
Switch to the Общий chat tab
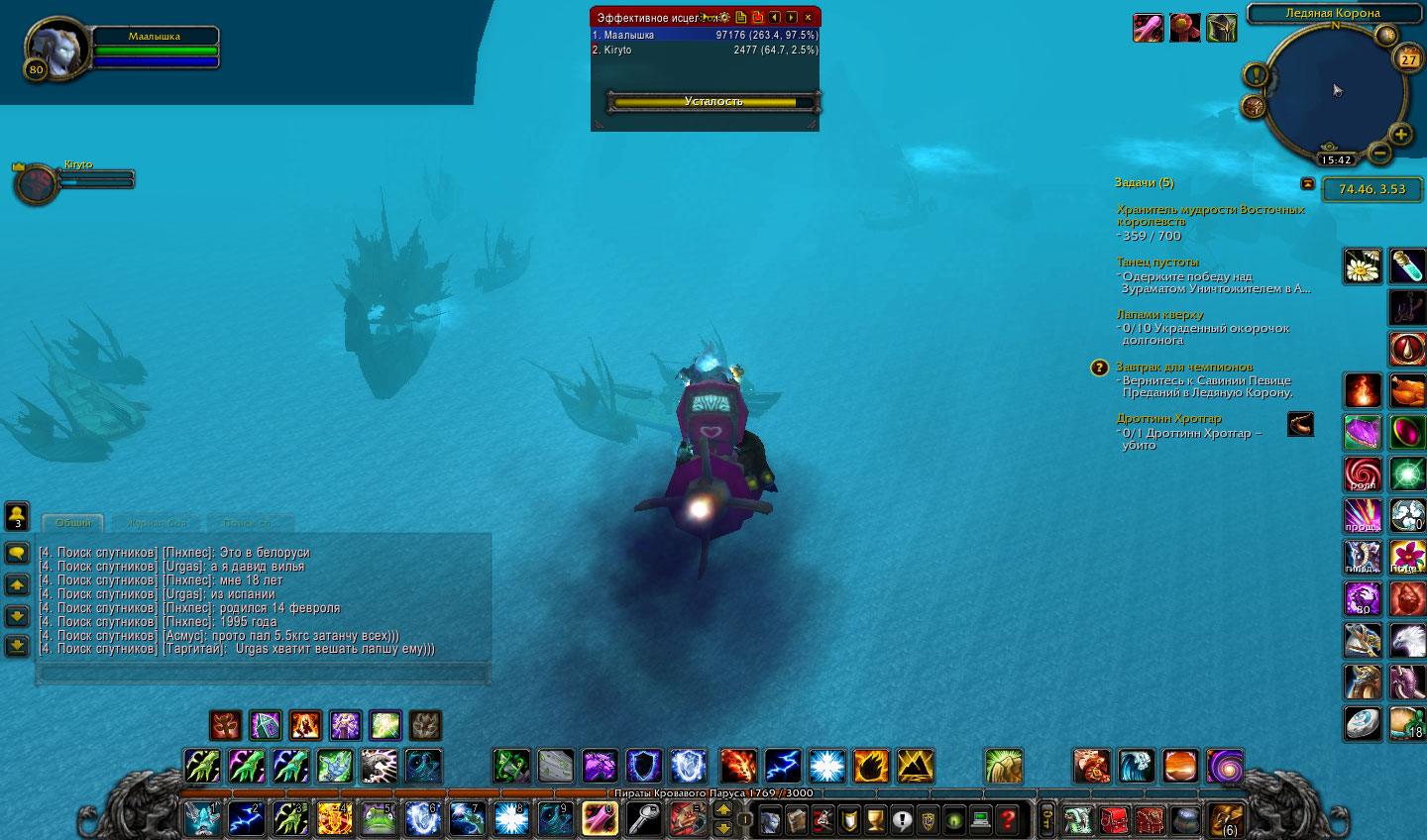point(73,523)
